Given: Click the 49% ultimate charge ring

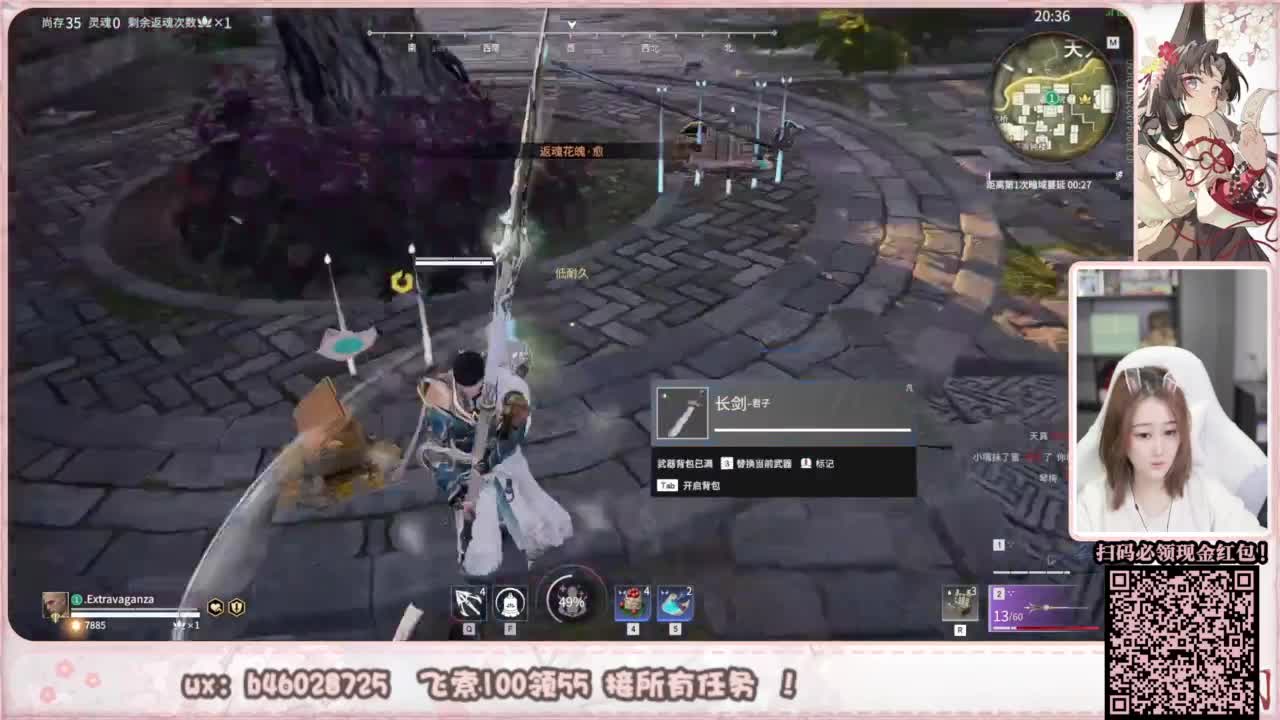Looking at the screenshot, I should [571, 600].
